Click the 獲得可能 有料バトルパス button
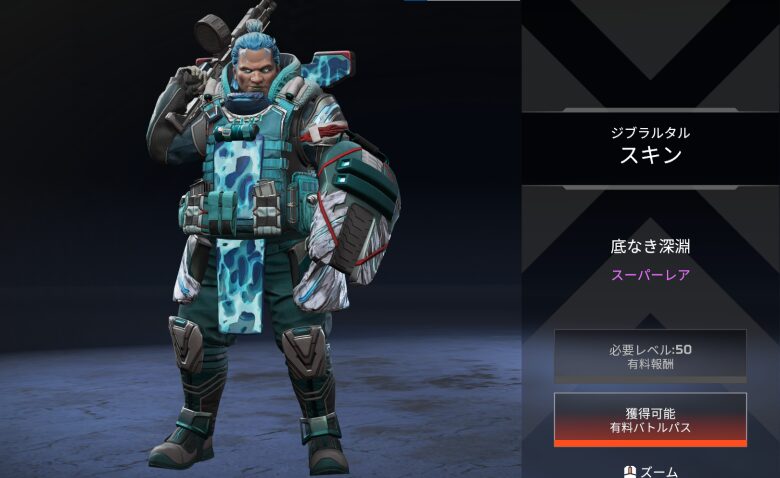 [x=650, y=419]
